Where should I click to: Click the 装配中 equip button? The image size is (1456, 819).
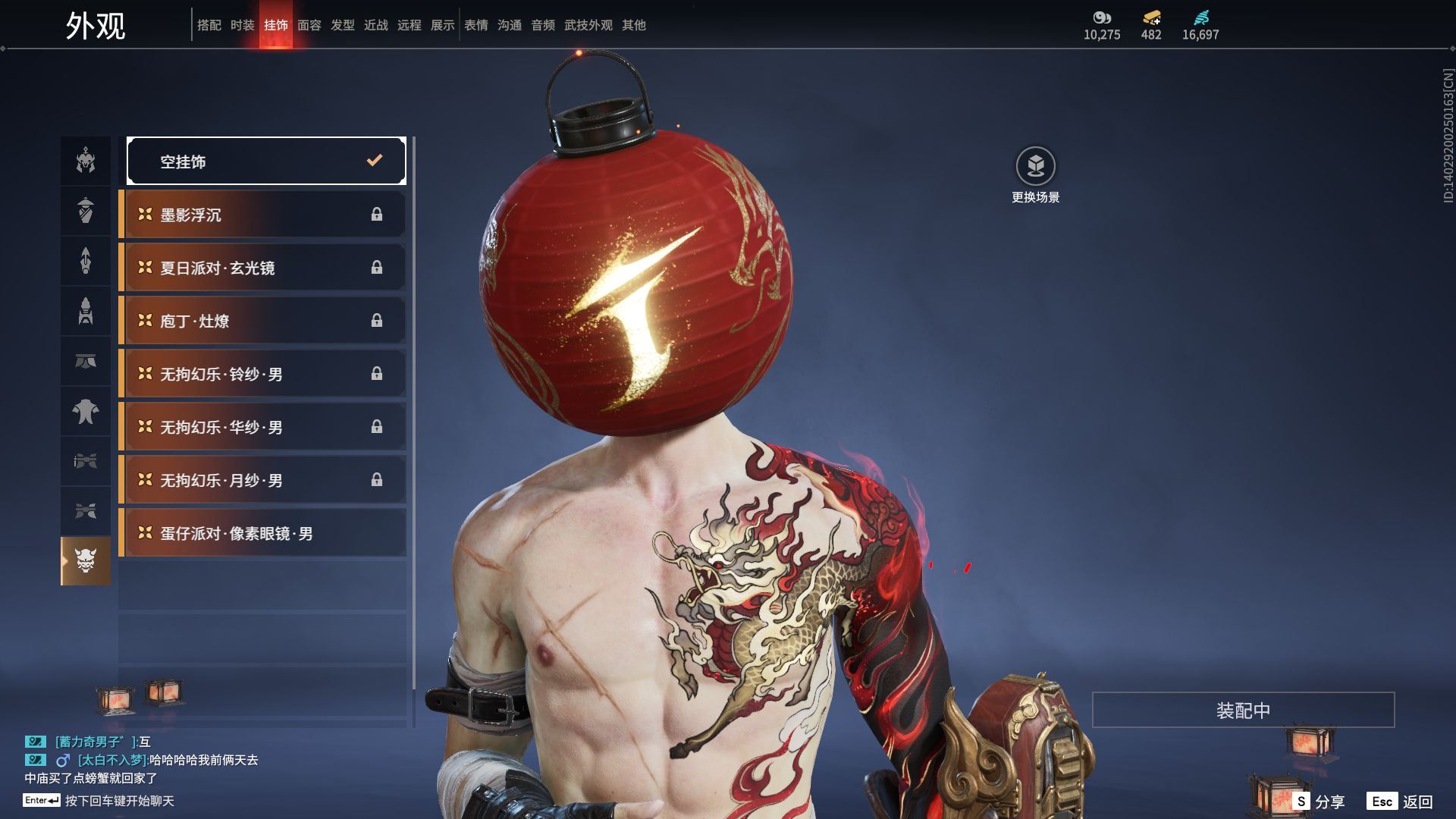click(x=1243, y=710)
